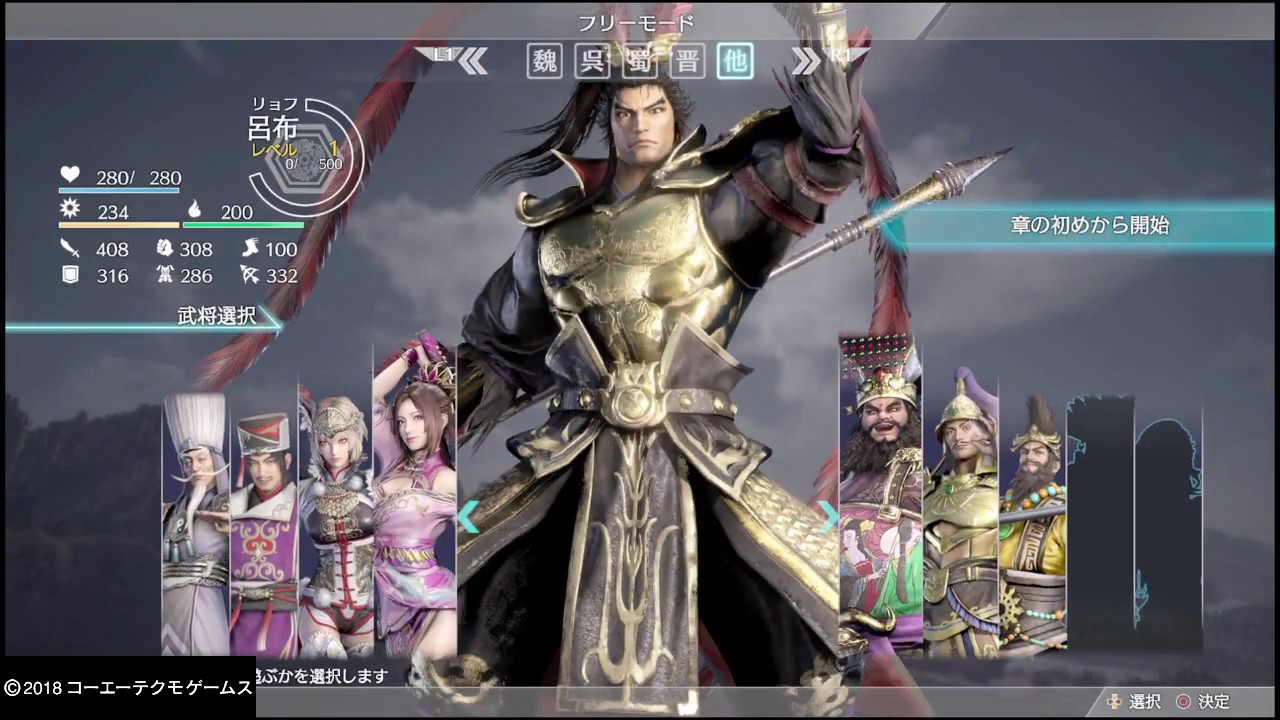Click the shield defense icon beside 316

pos(69,276)
